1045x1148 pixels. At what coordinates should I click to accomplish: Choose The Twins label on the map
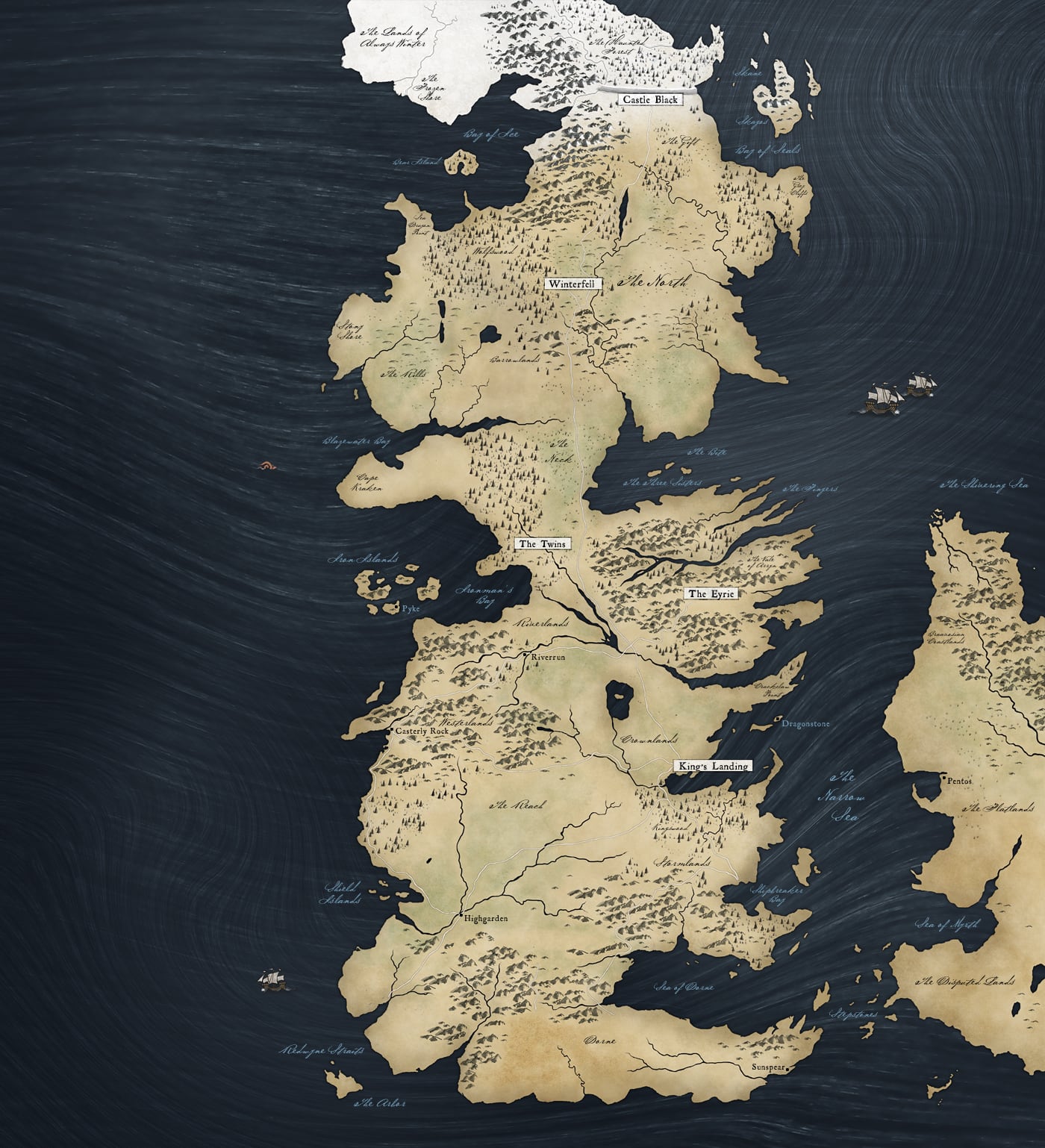click(x=543, y=543)
